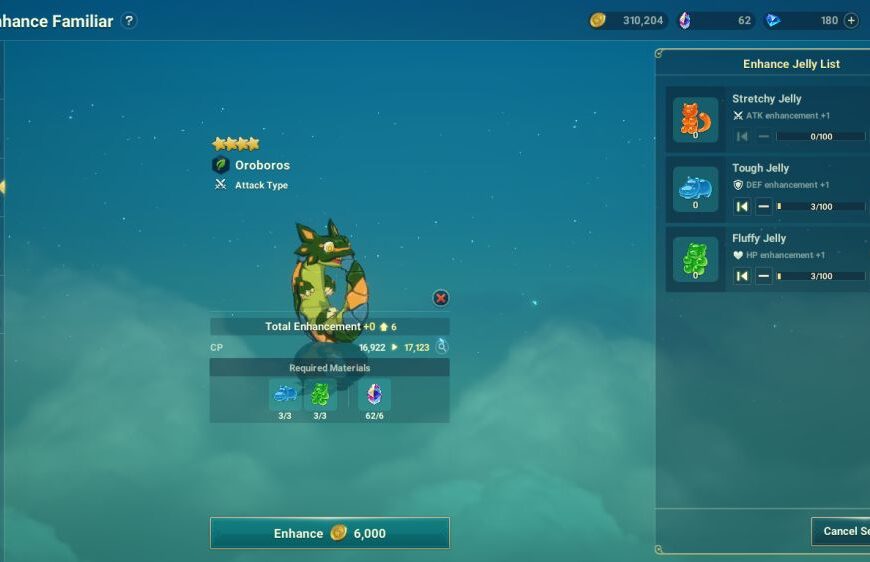Click the yellow arrow on left edge

[3, 186]
